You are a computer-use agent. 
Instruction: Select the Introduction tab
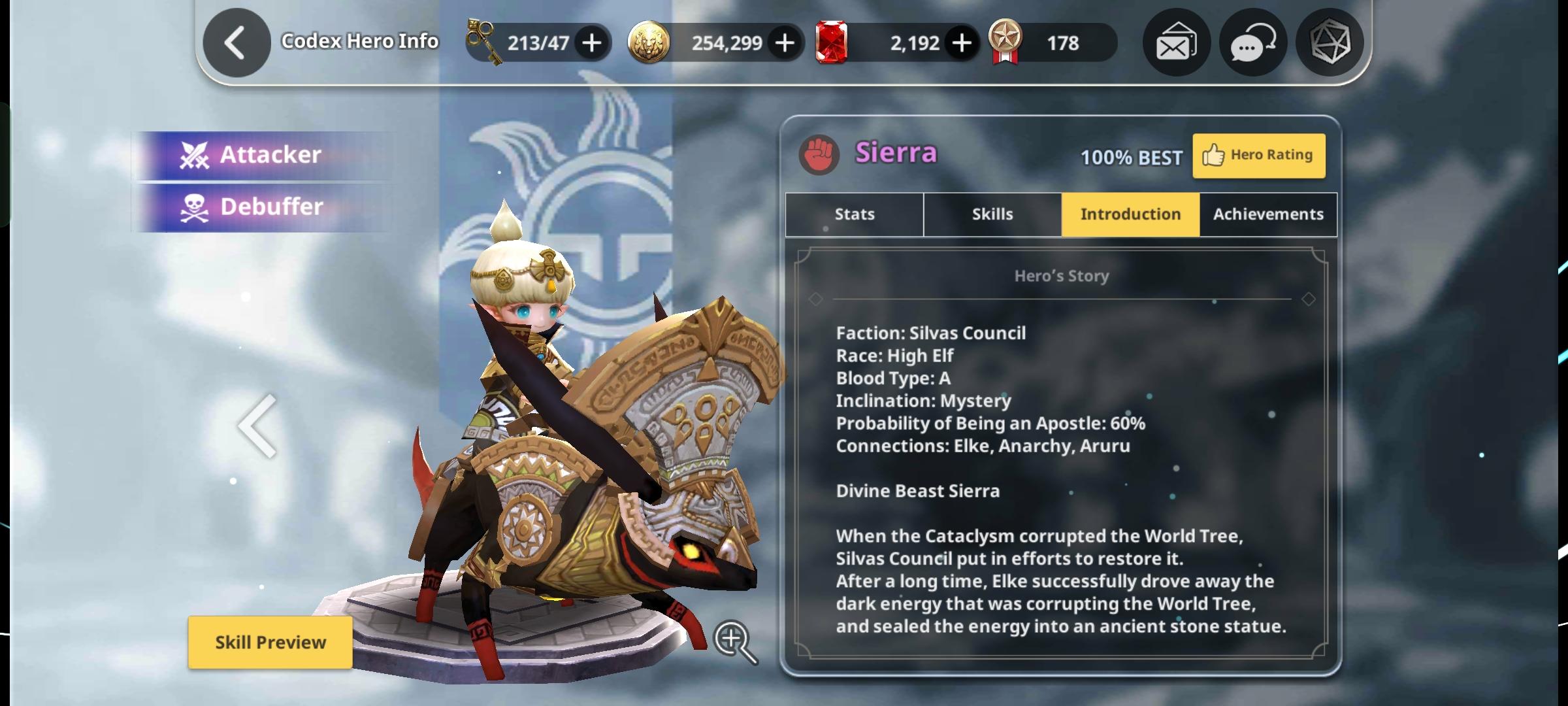[x=1130, y=214]
